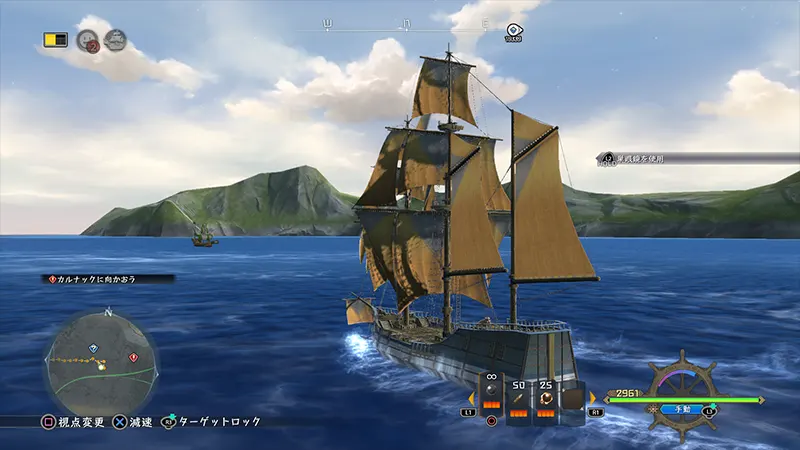Choose the ammo slot showing 25
The height and width of the screenshot is (450, 800).
(546, 396)
